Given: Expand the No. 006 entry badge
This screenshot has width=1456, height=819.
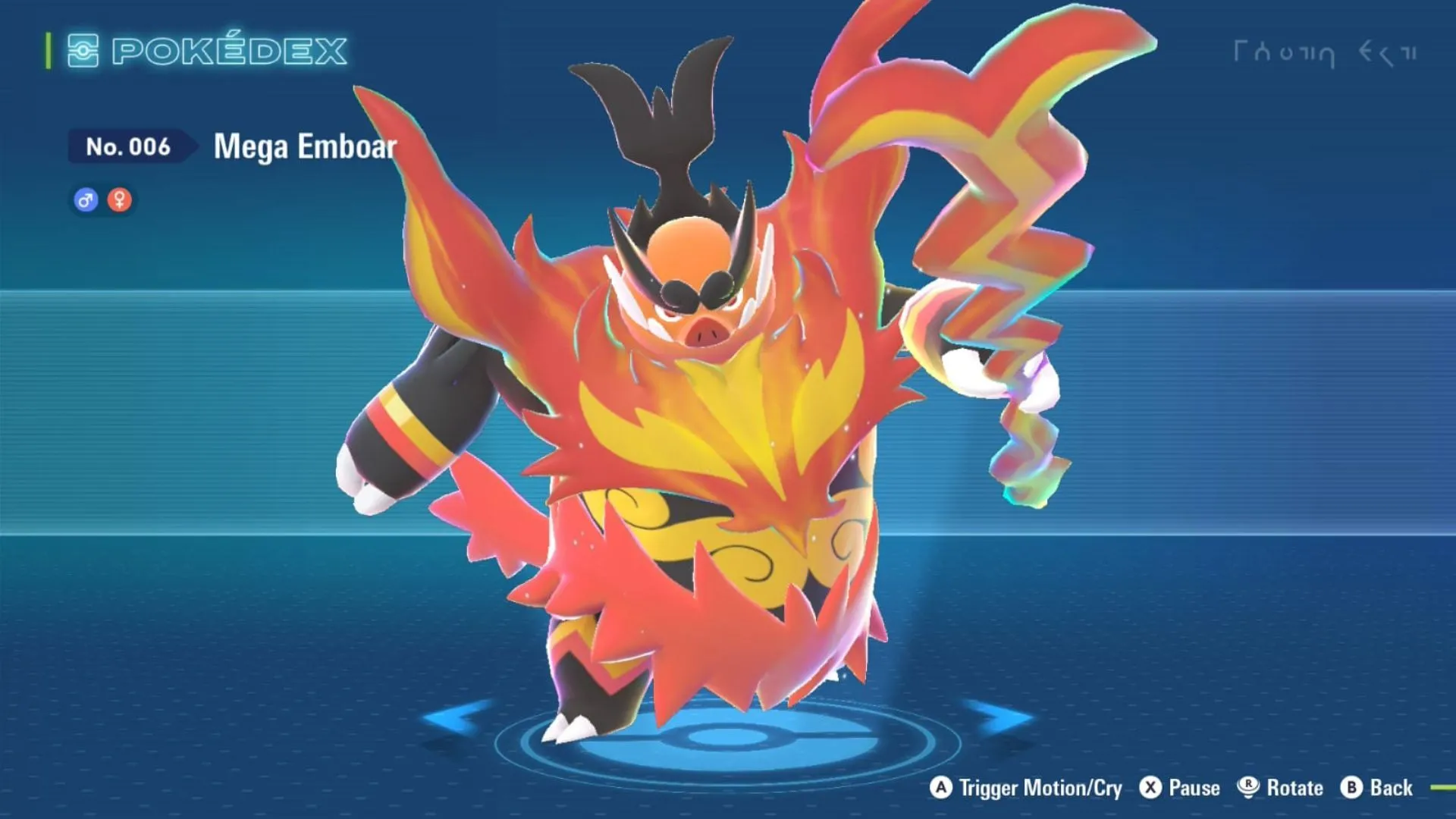Looking at the screenshot, I should pyautogui.click(x=129, y=147).
